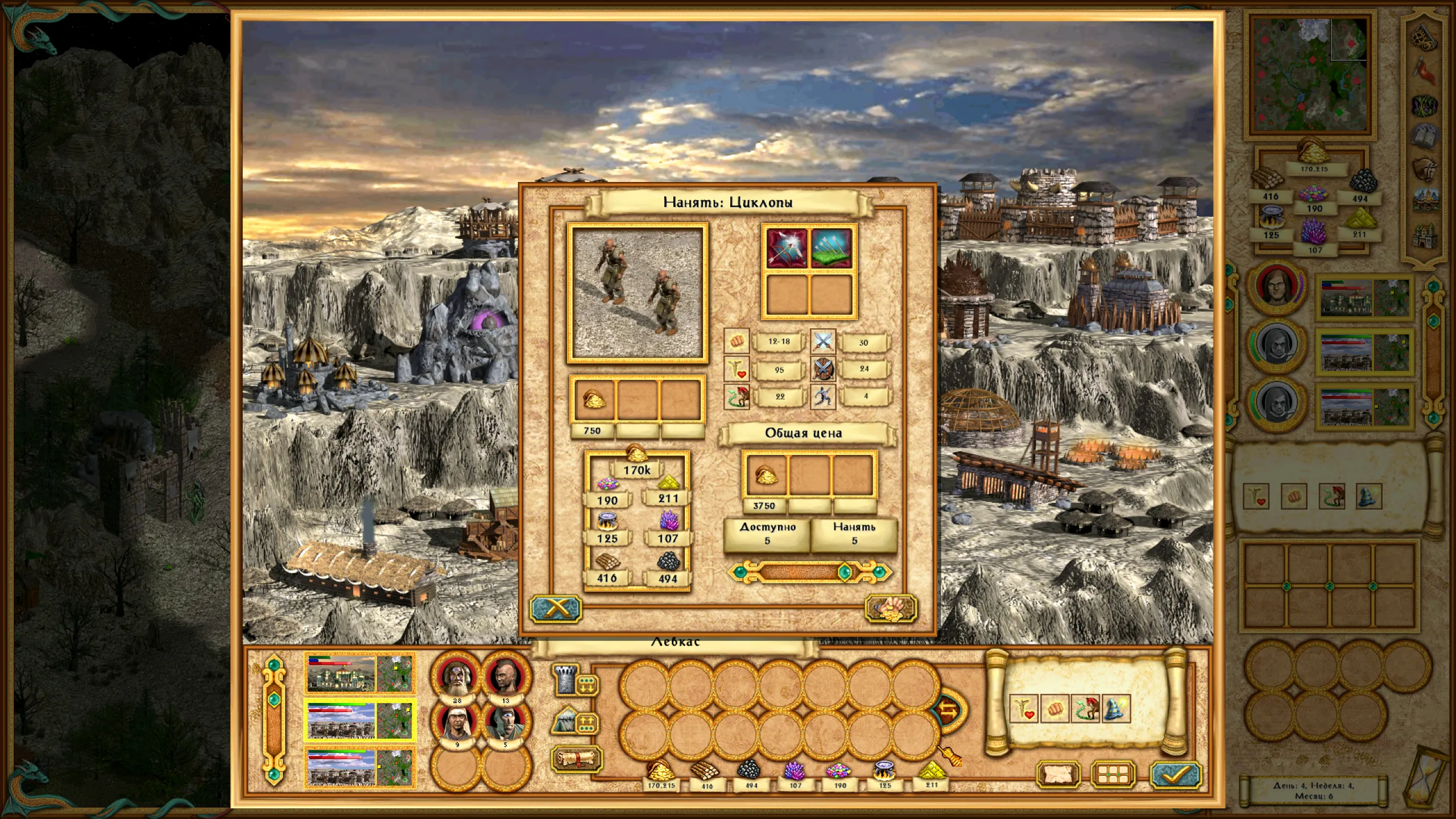The height and width of the screenshot is (819, 1456).
Task: Confirm and exit town with the checkmark button
Action: pyautogui.click(x=1175, y=775)
